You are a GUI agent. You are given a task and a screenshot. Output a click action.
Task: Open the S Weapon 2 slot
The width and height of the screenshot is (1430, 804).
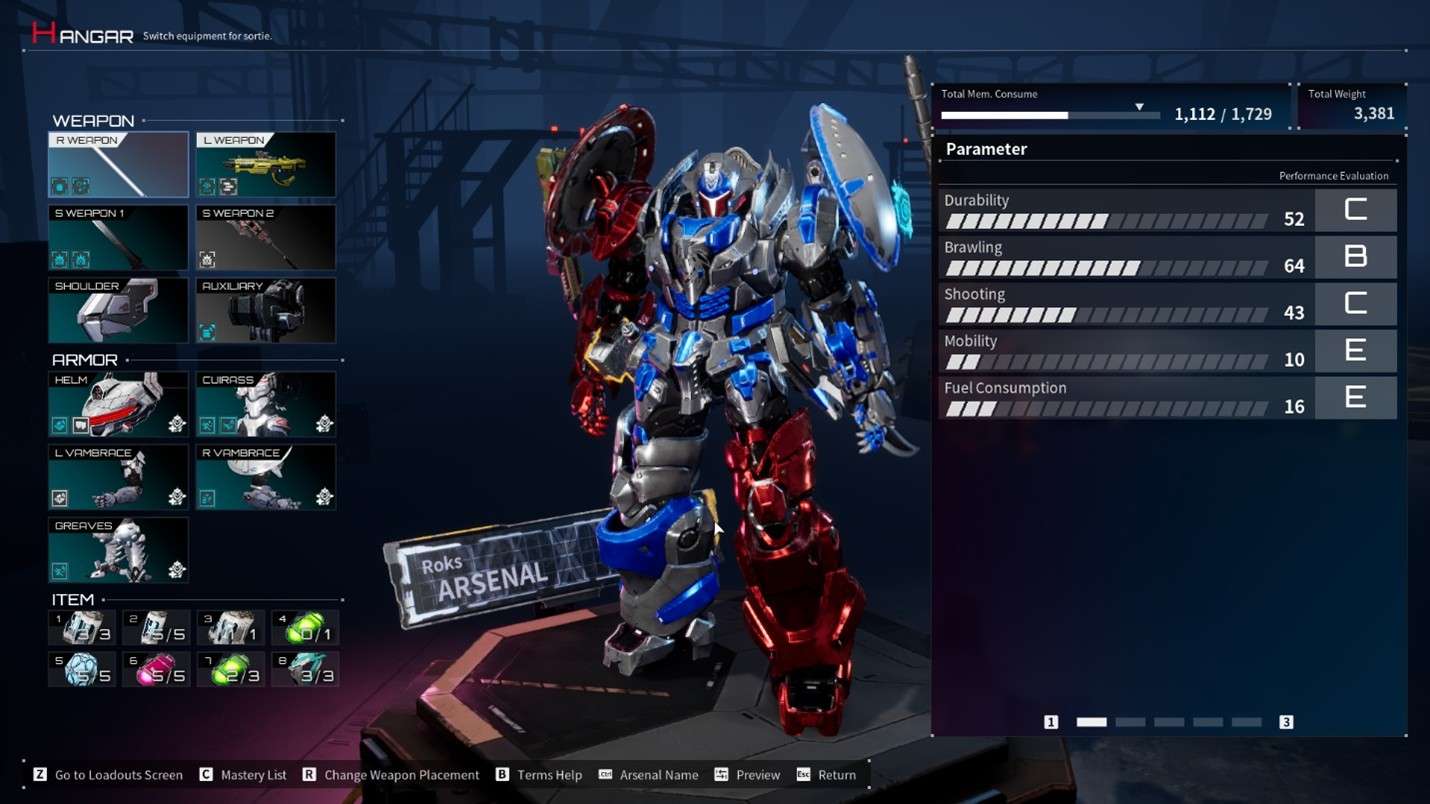pos(265,237)
